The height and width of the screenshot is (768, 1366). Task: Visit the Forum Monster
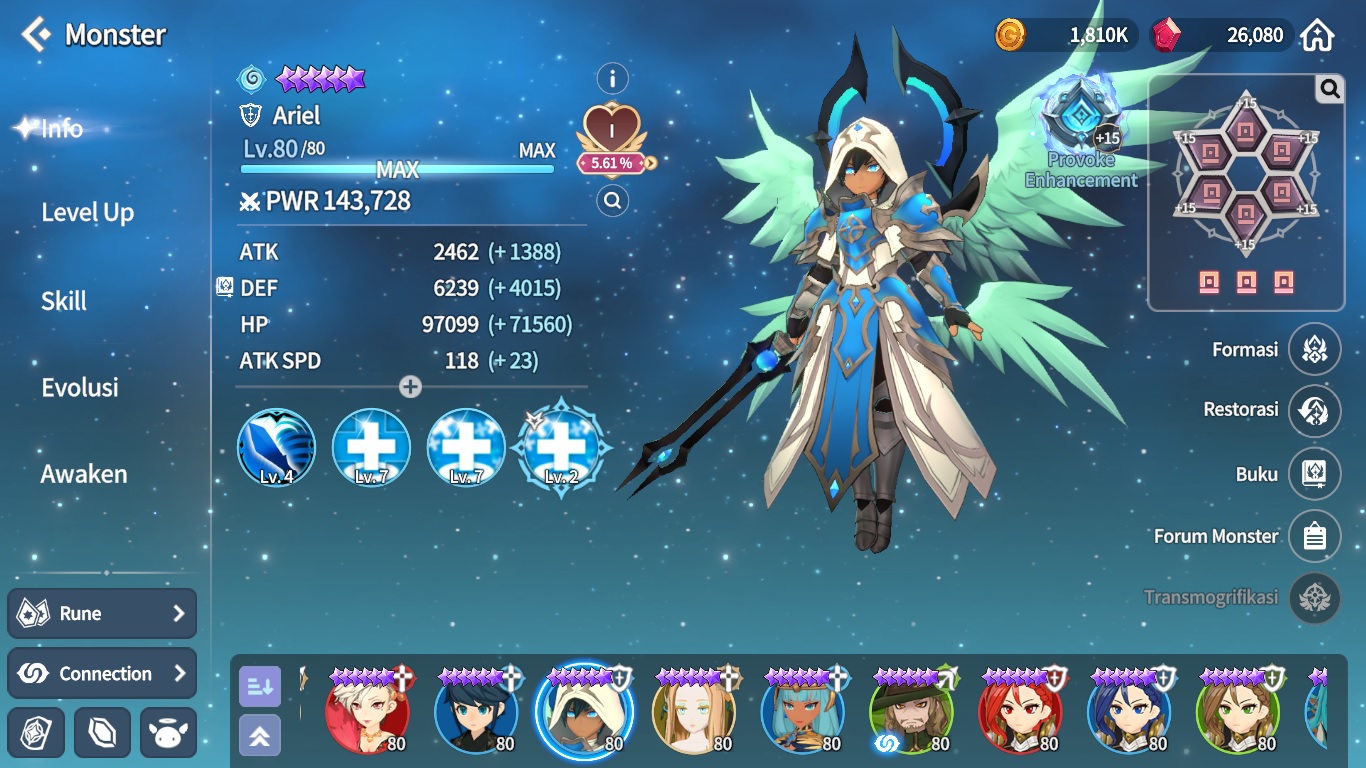tap(1314, 537)
